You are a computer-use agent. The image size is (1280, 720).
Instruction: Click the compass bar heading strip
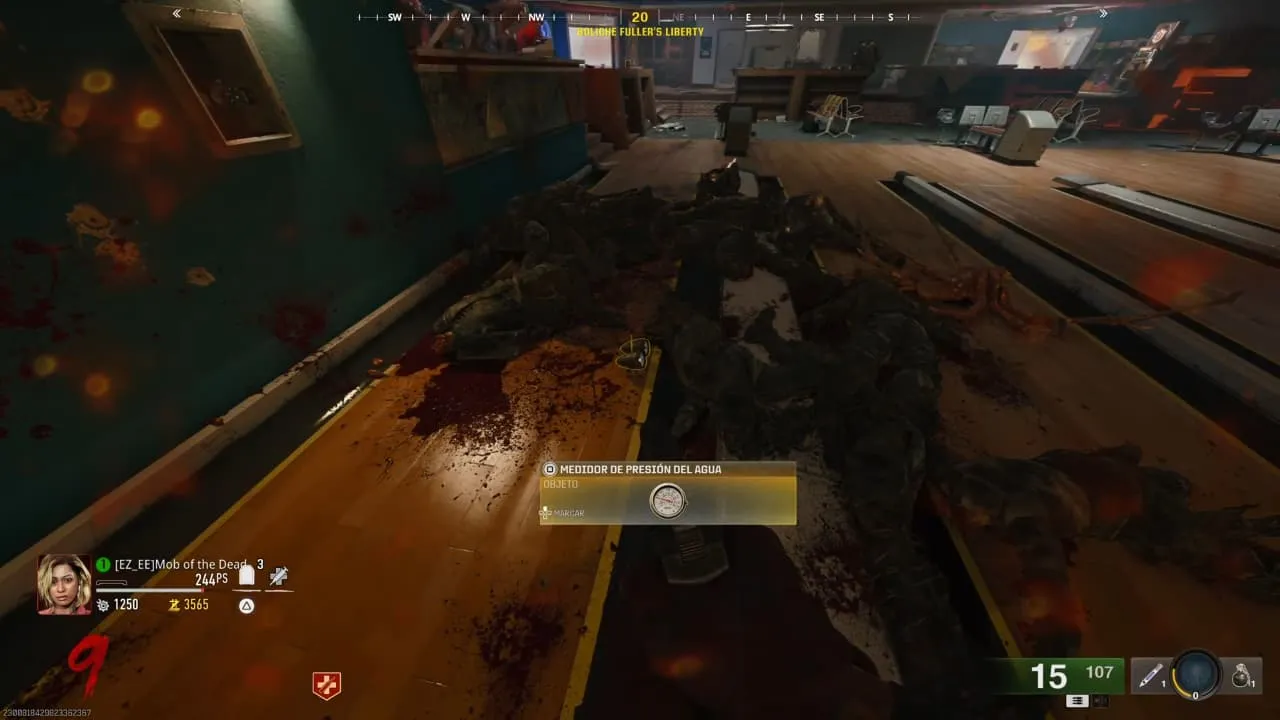pos(640,17)
